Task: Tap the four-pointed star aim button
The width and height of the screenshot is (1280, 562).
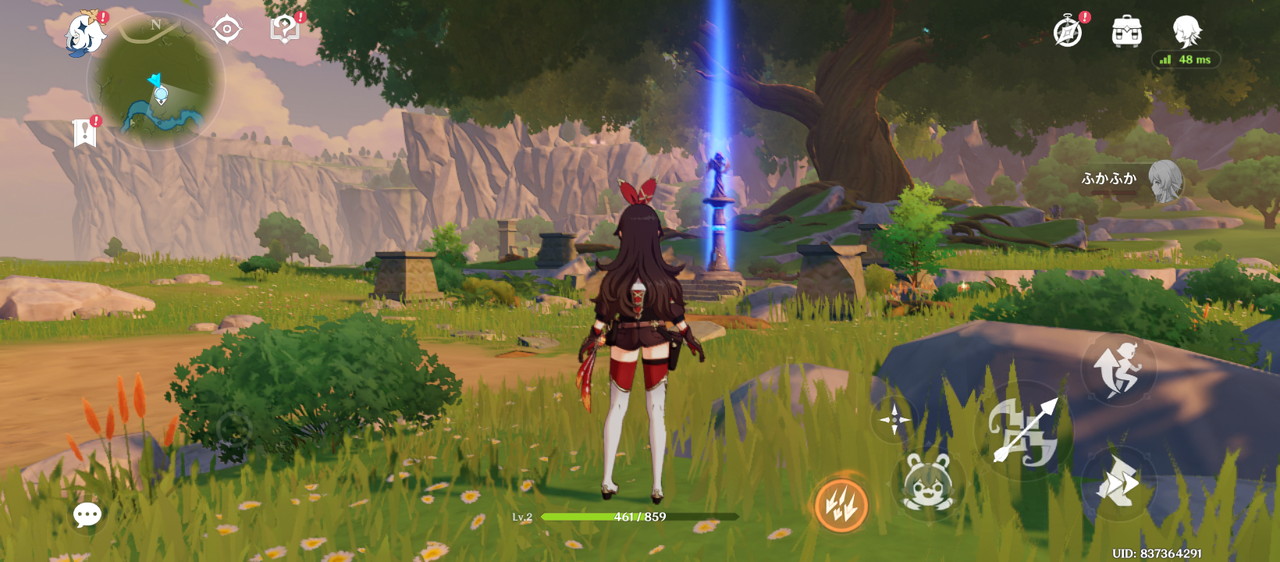Action: coord(893,419)
